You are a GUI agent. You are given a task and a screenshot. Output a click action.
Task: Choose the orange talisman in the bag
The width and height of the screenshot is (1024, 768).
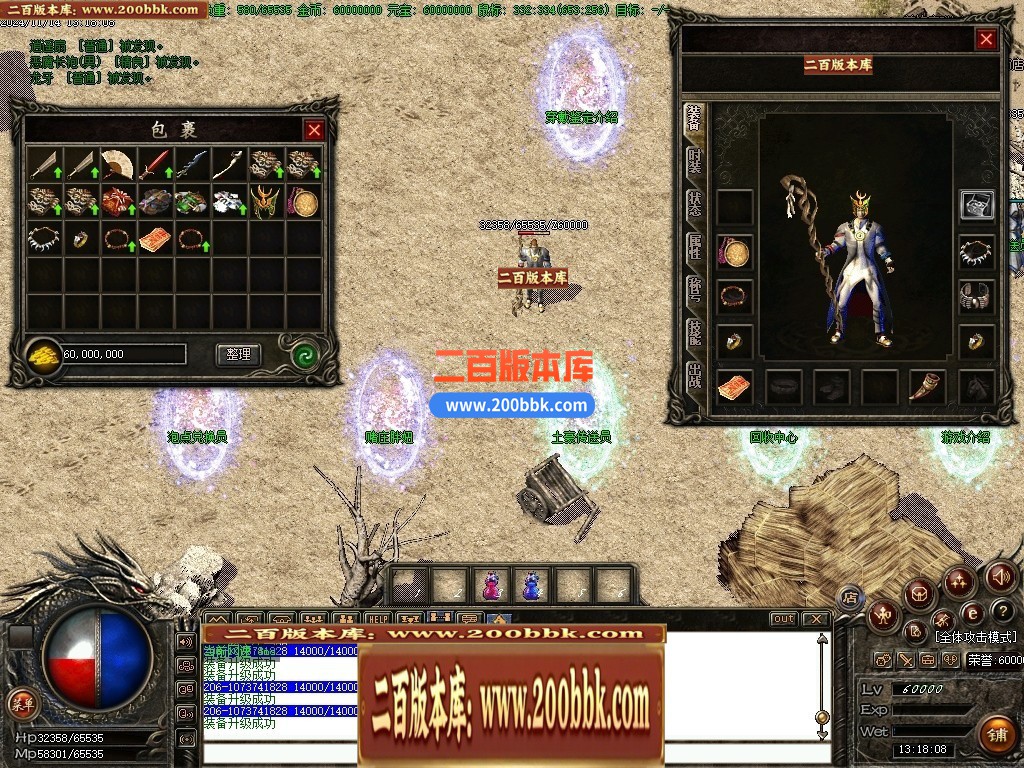point(155,239)
